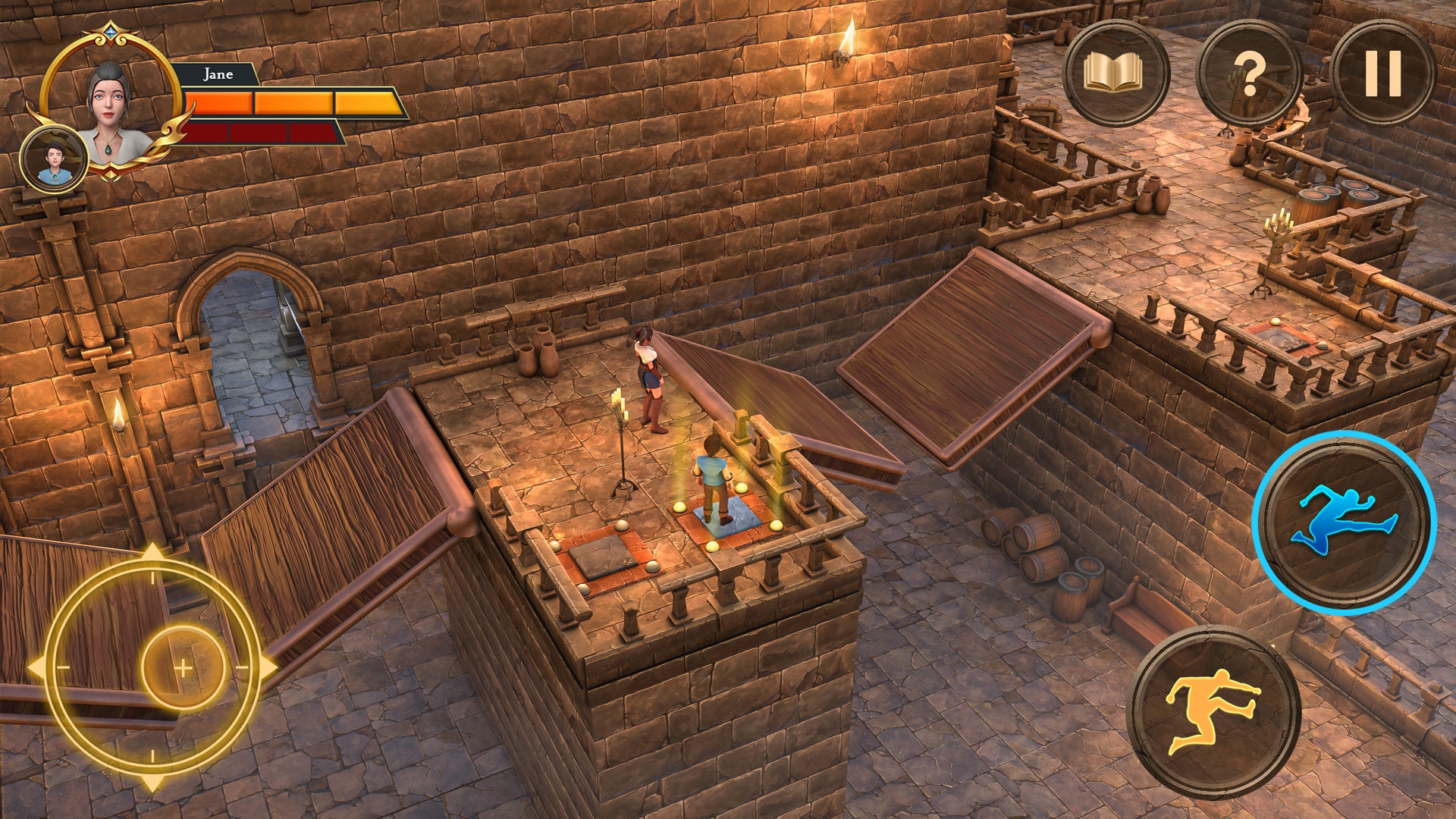The width and height of the screenshot is (1456, 819).
Task: Open the journal book button
Action: (x=1114, y=74)
